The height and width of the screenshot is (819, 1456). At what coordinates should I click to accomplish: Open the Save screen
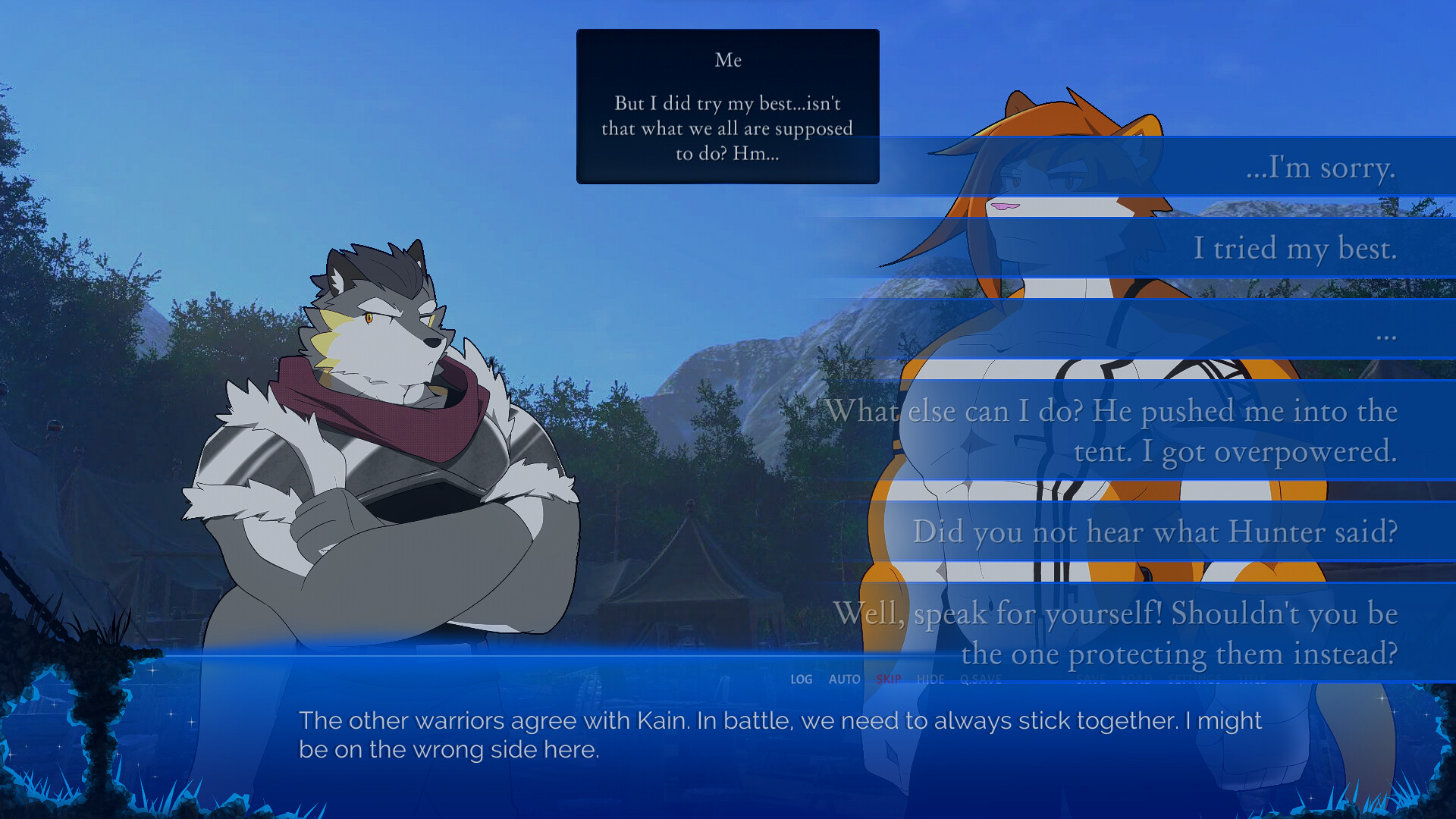click(x=1091, y=679)
